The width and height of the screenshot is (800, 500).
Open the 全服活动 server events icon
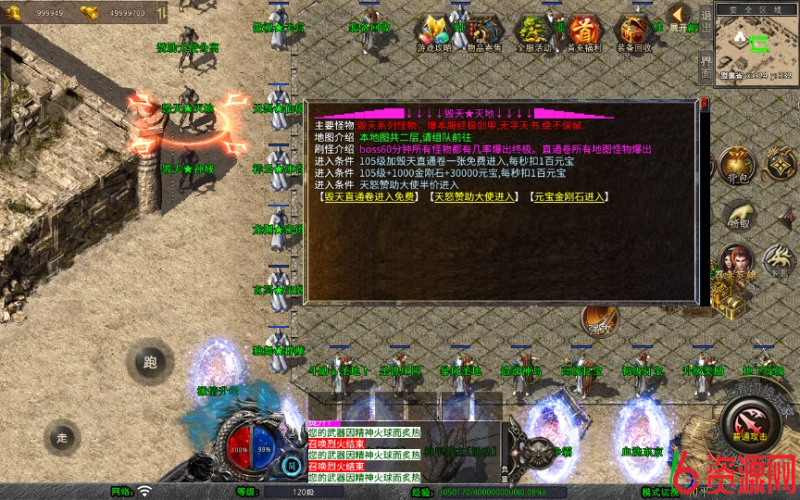coord(535,32)
